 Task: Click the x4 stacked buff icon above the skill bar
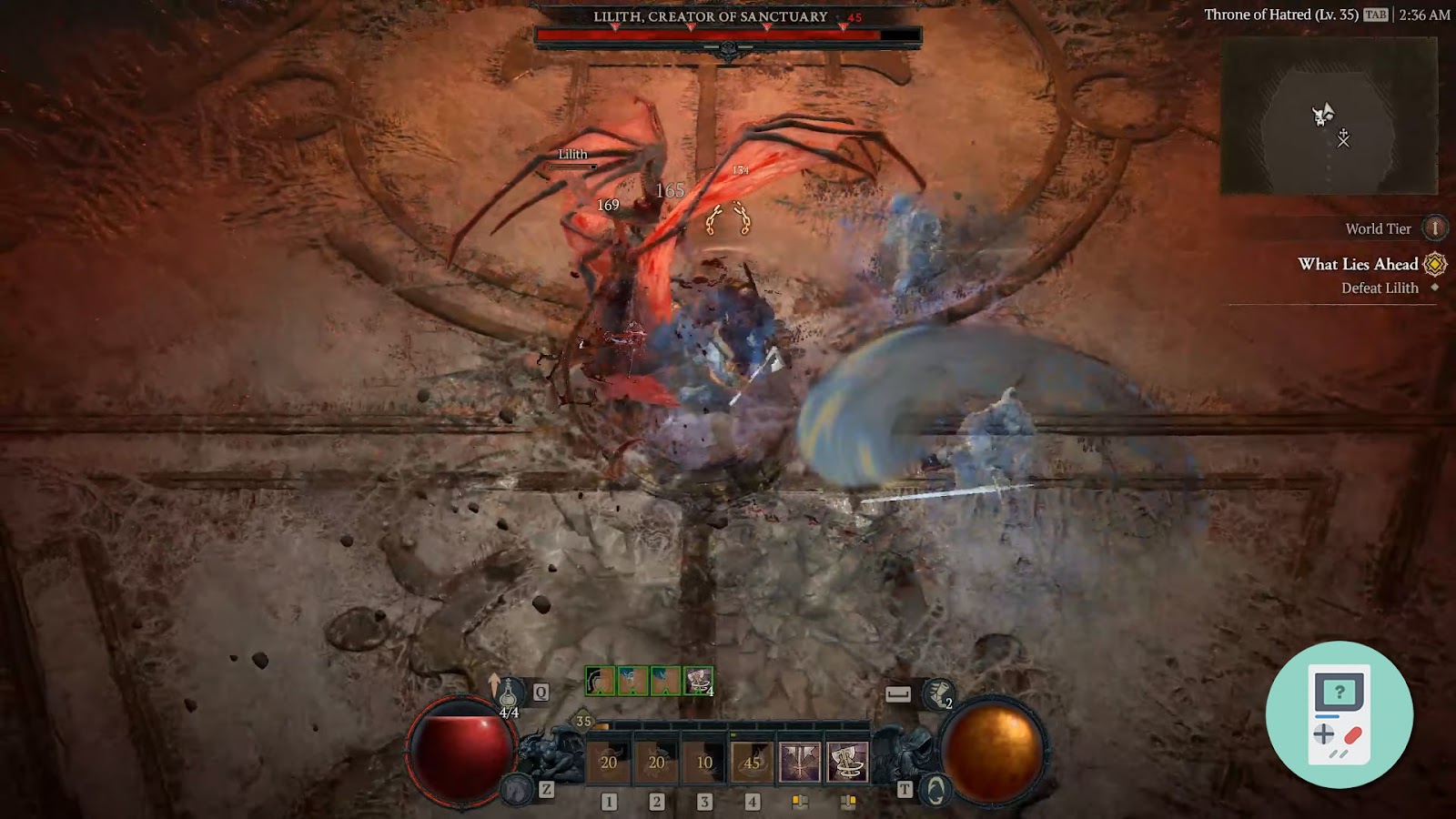click(x=698, y=681)
